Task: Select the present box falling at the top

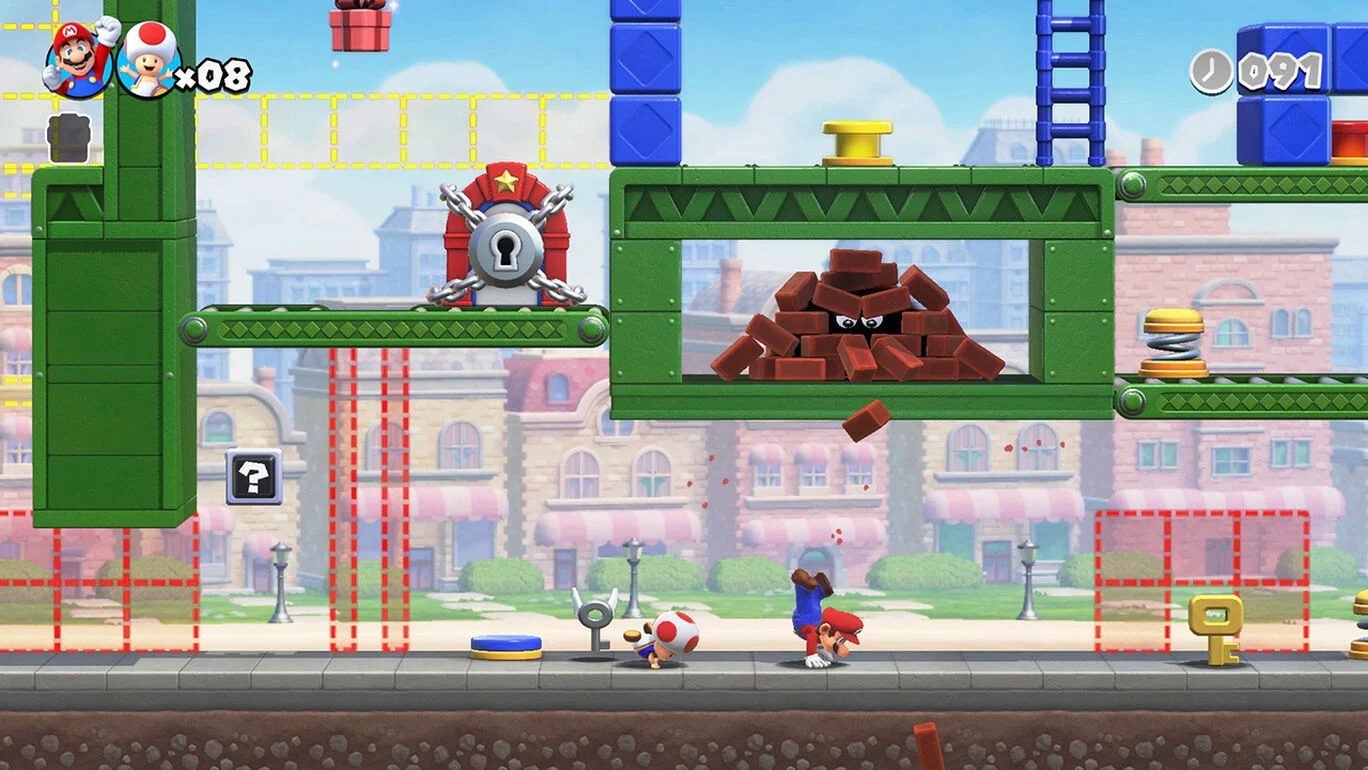Action: (360, 25)
